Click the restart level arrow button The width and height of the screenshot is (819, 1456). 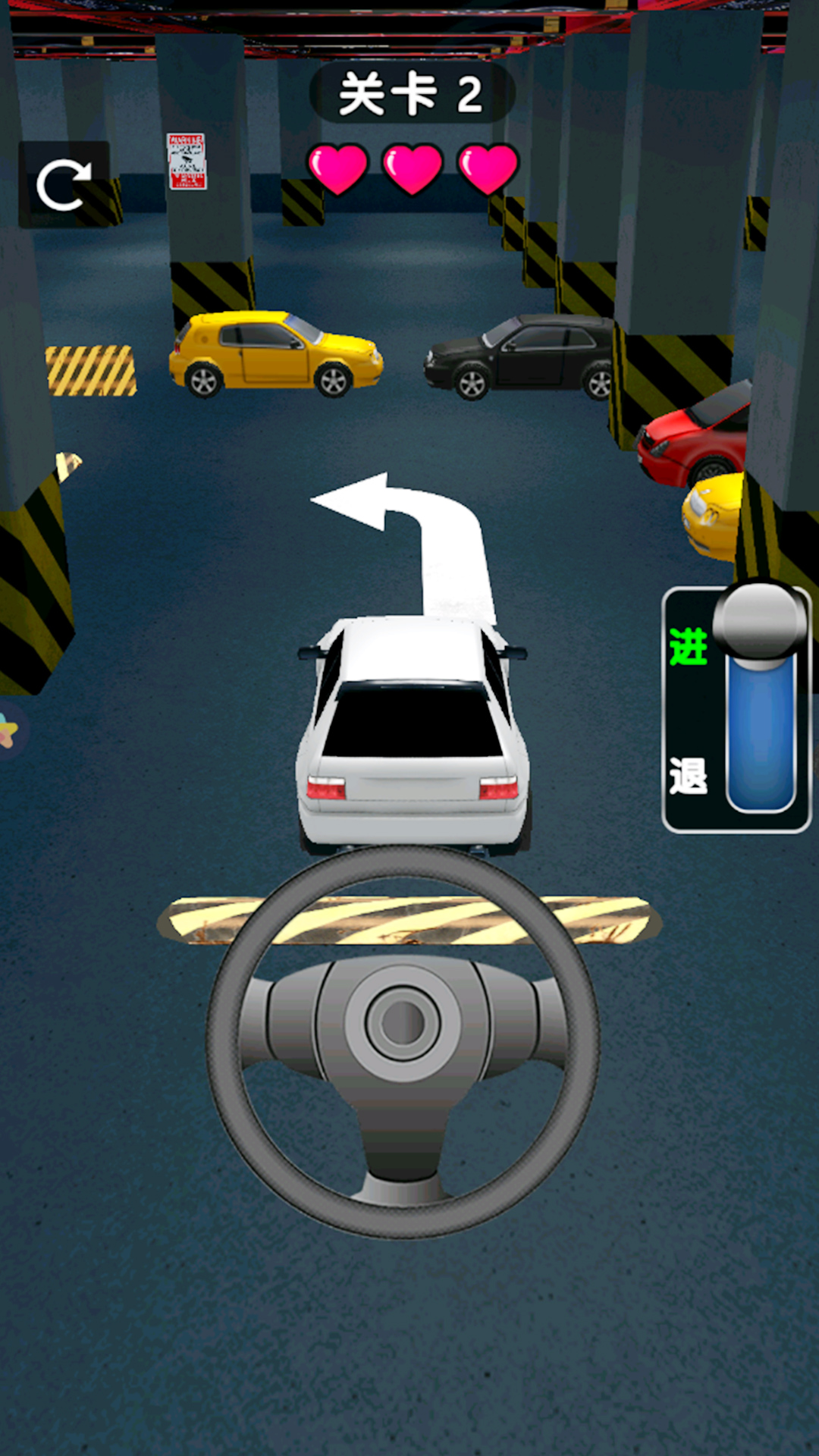point(64,184)
